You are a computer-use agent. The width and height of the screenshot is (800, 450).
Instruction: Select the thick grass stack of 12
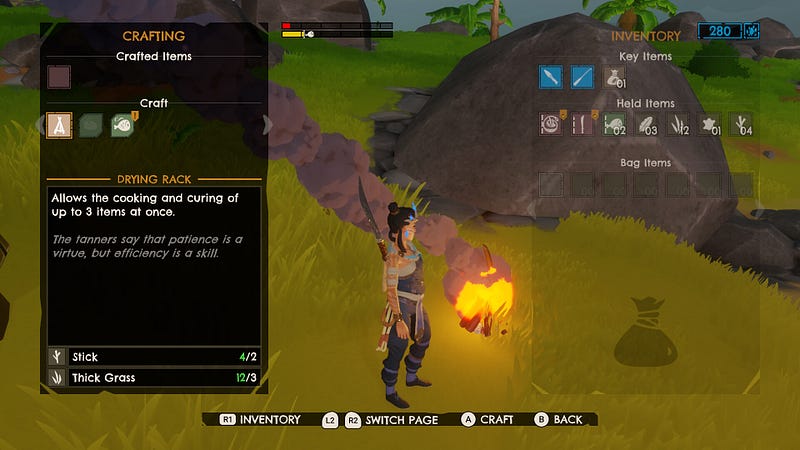point(678,124)
